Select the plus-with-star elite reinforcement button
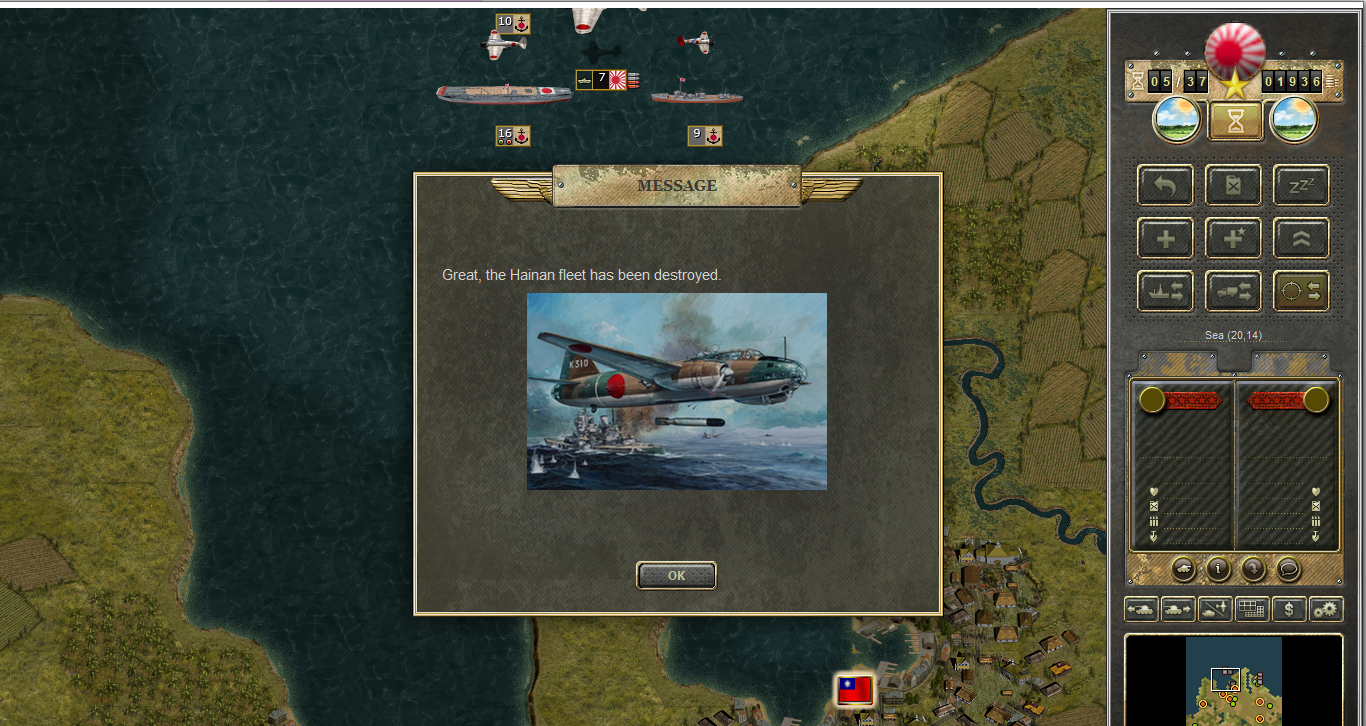The image size is (1366, 726). point(1233,238)
